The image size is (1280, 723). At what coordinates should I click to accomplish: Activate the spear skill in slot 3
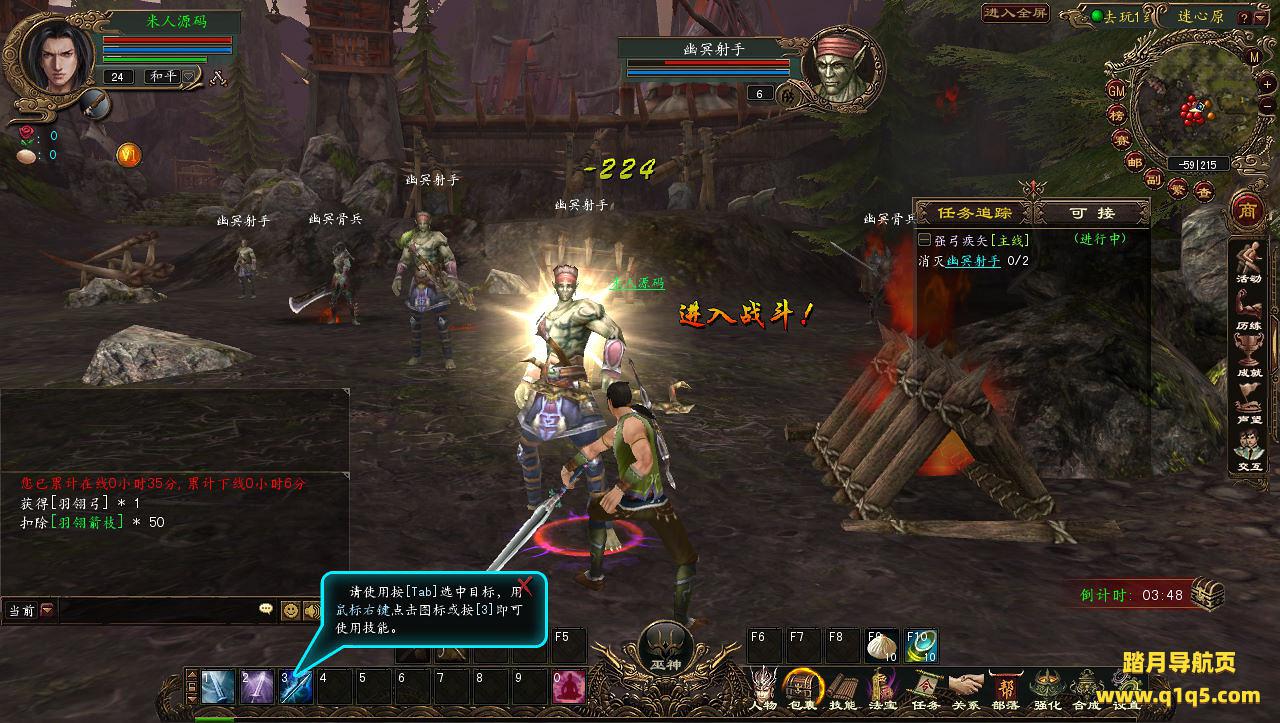tap(296, 686)
